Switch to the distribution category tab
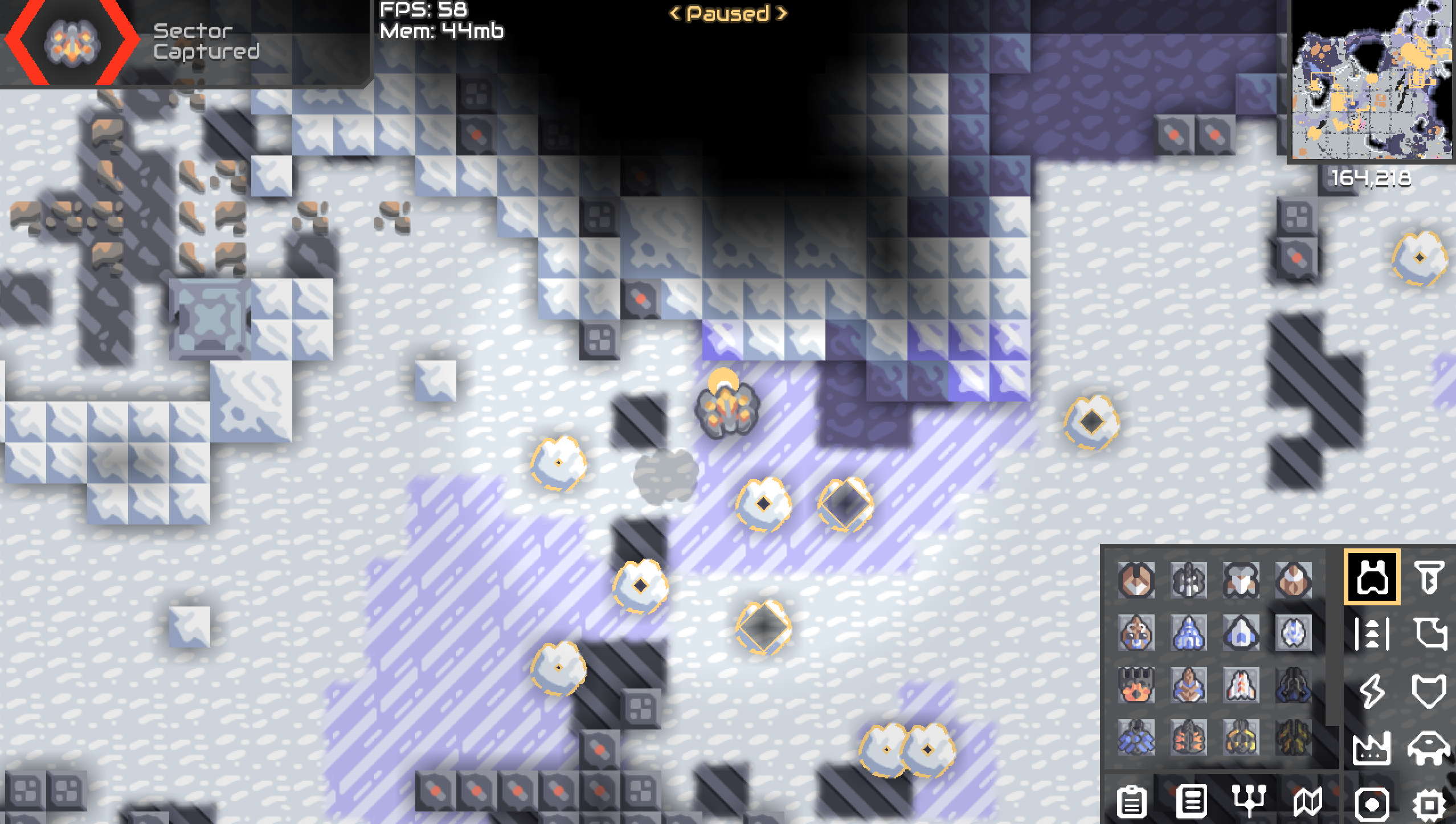 point(1371,633)
